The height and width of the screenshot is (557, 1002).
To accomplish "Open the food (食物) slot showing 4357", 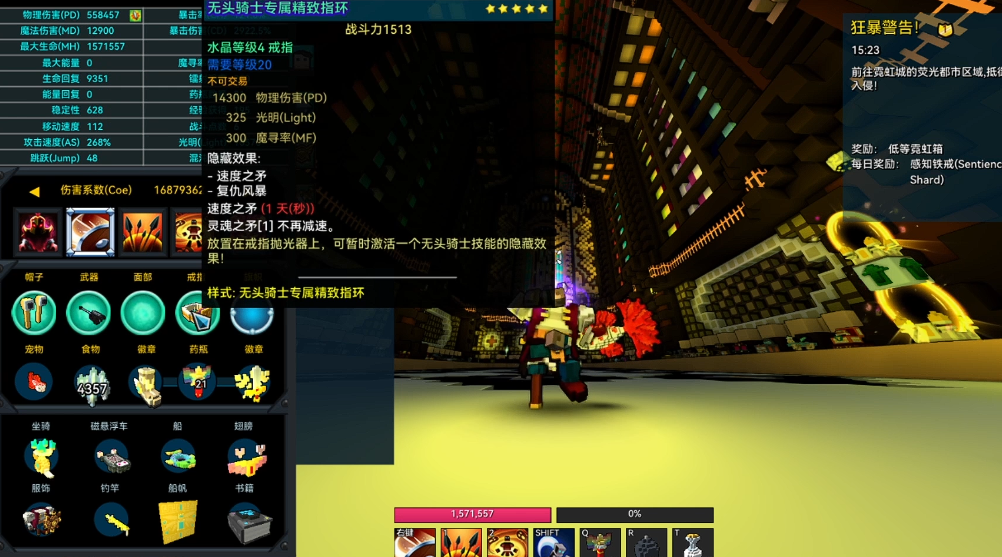I will [x=90, y=383].
